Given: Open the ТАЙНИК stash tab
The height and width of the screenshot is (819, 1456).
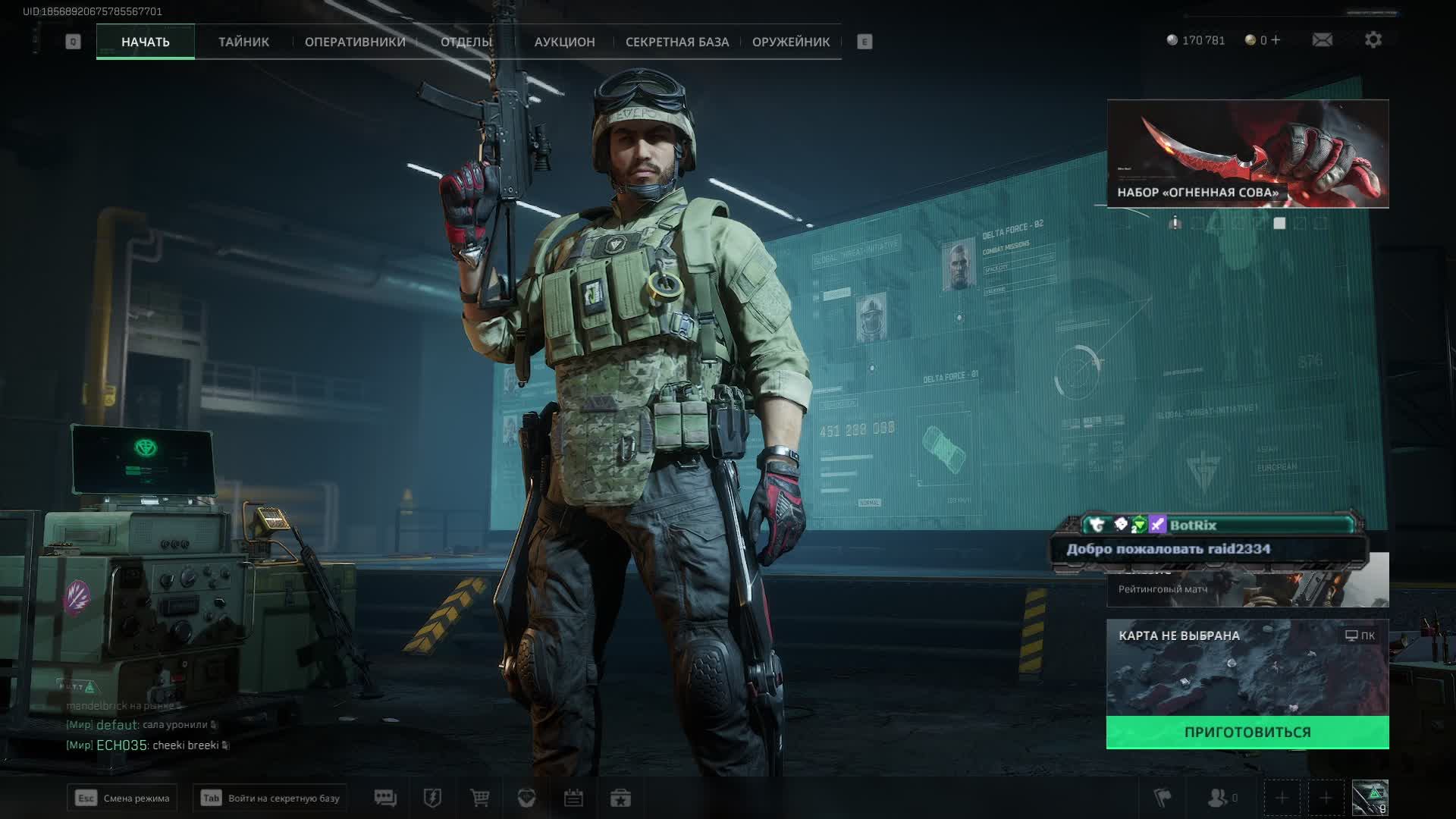Looking at the screenshot, I should (x=243, y=42).
